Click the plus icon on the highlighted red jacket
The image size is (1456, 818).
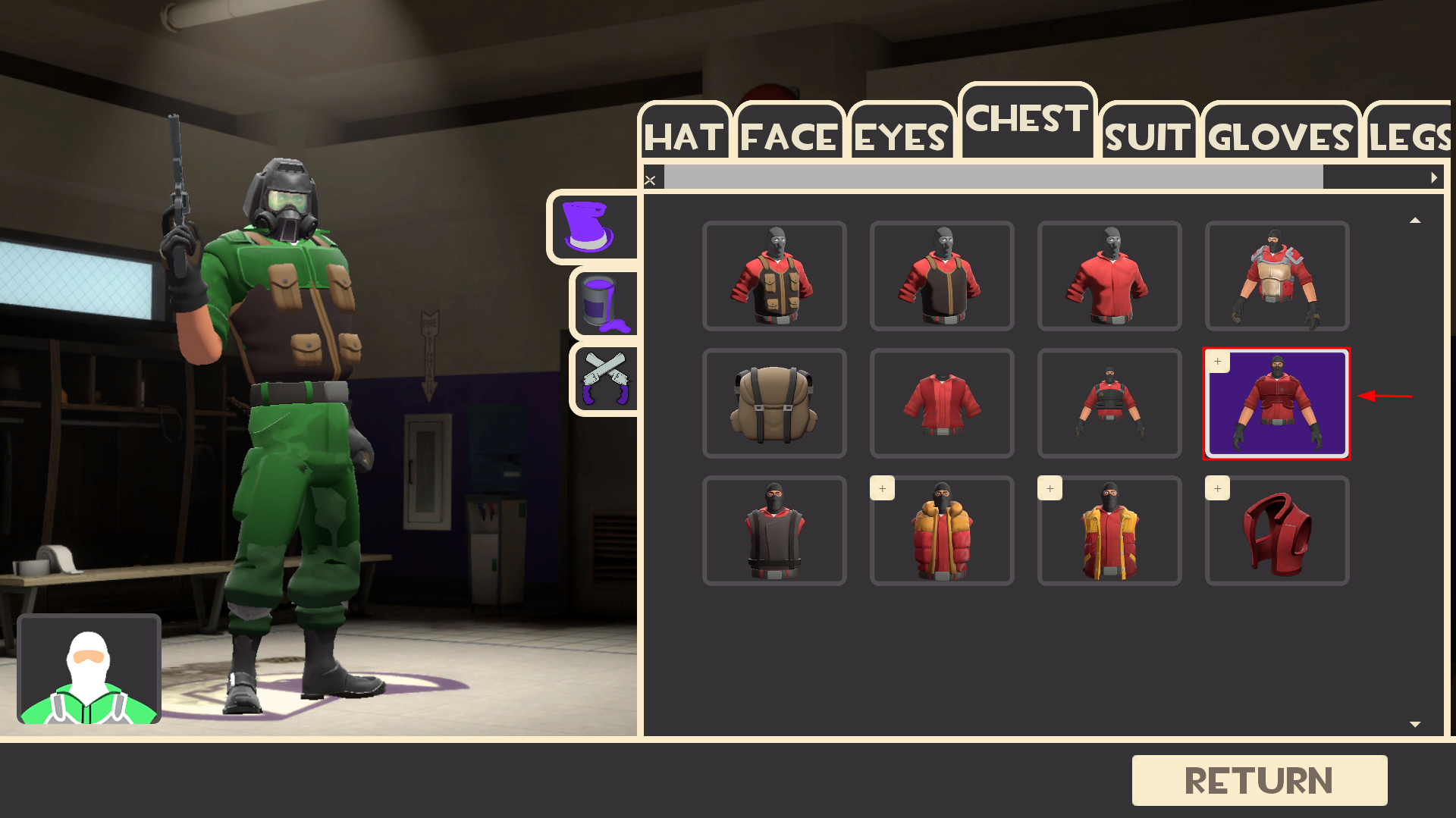(x=1219, y=362)
